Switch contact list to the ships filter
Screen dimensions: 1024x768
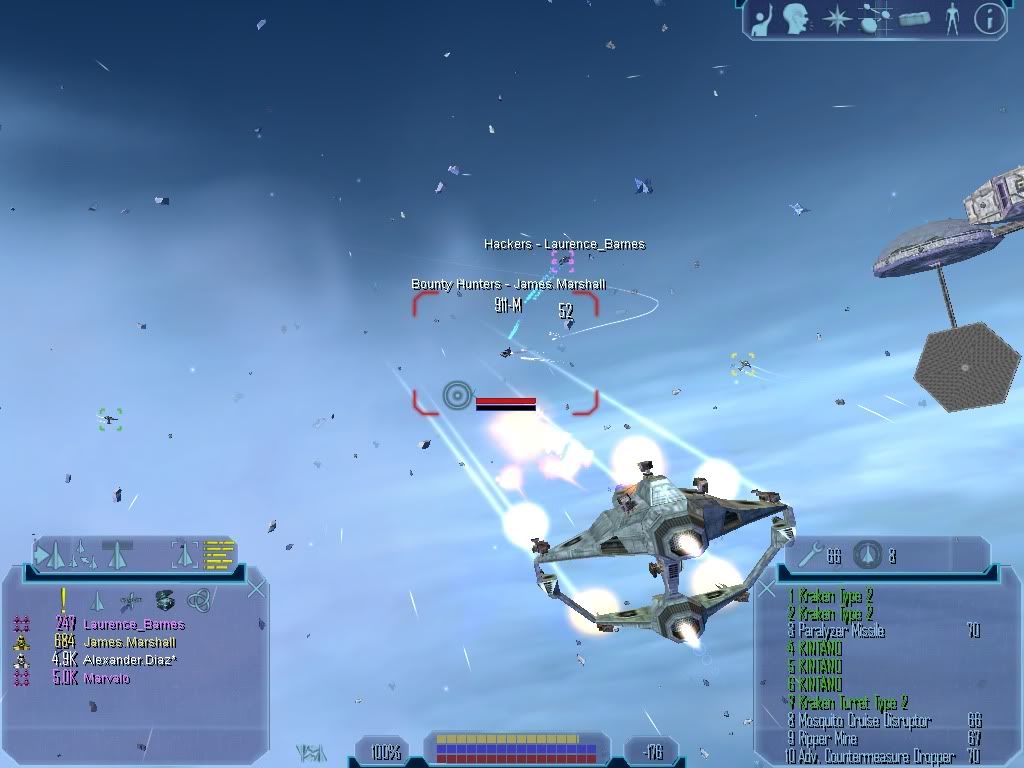[x=97, y=601]
